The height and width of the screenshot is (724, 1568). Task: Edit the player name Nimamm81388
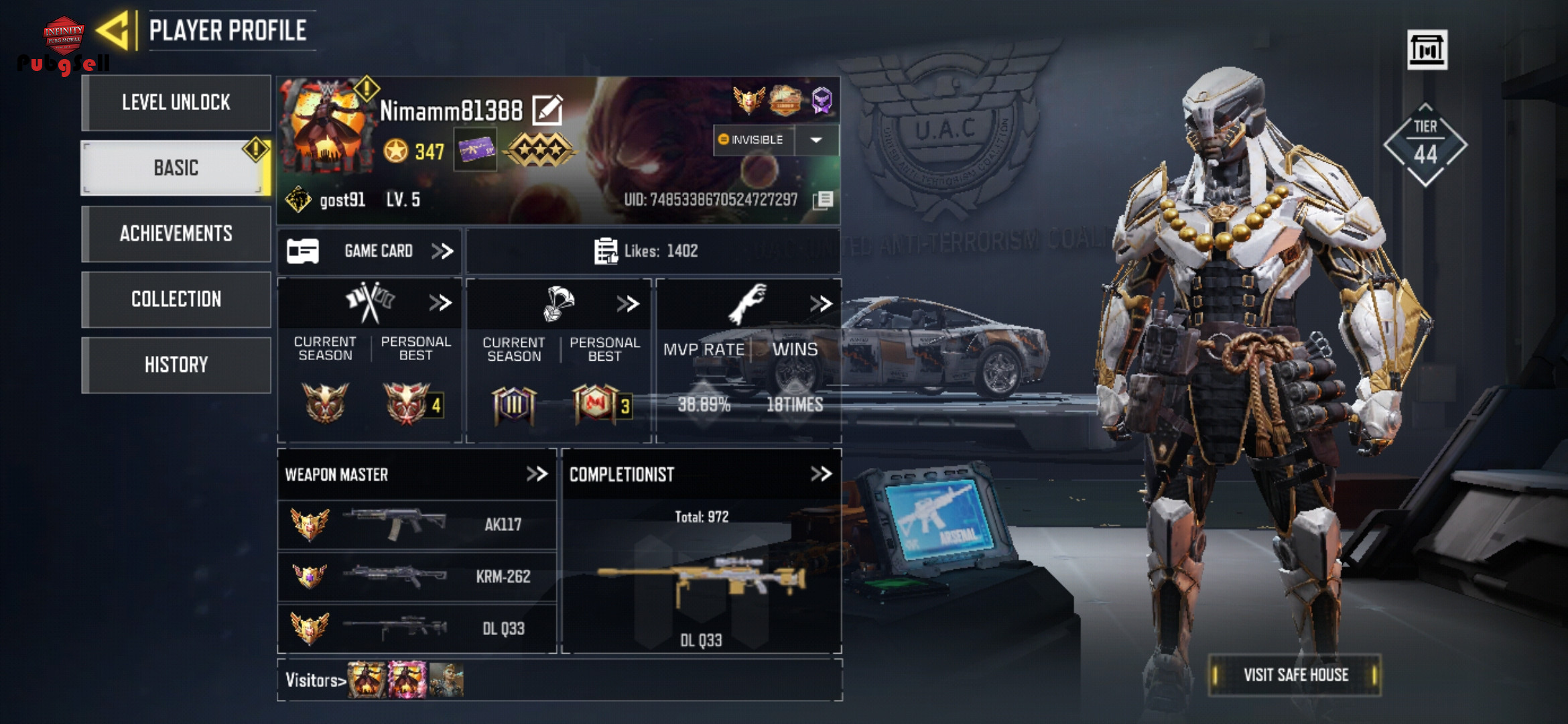(x=547, y=110)
